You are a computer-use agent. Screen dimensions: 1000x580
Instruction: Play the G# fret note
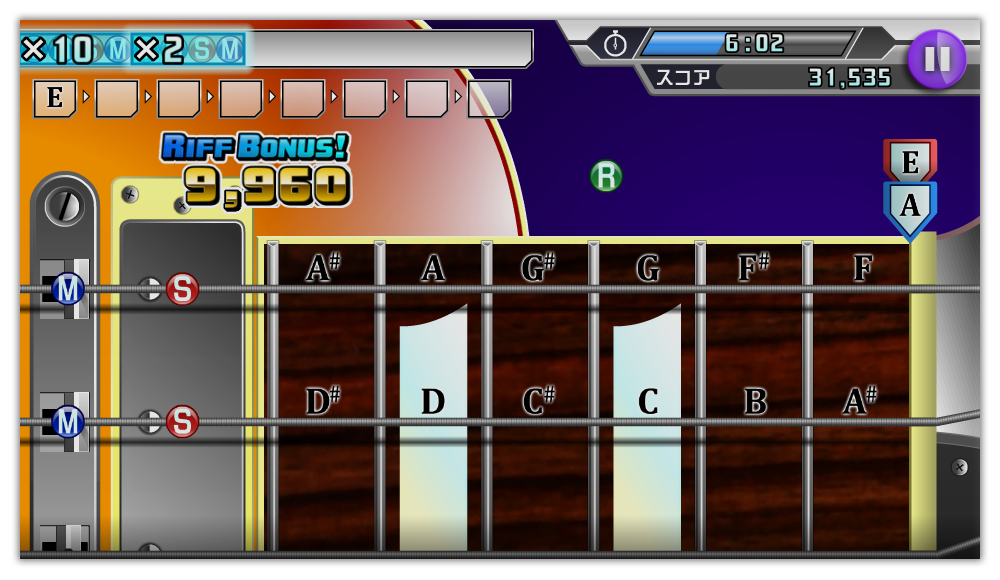click(540, 268)
